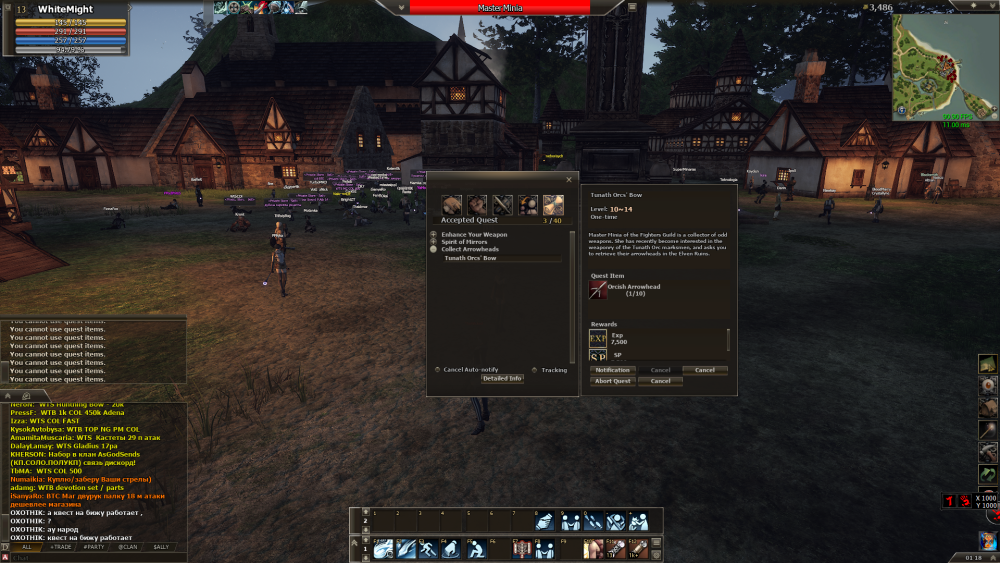Switch to the scroll quest category tab
Screen dimensions: 1000x563
click(554, 205)
